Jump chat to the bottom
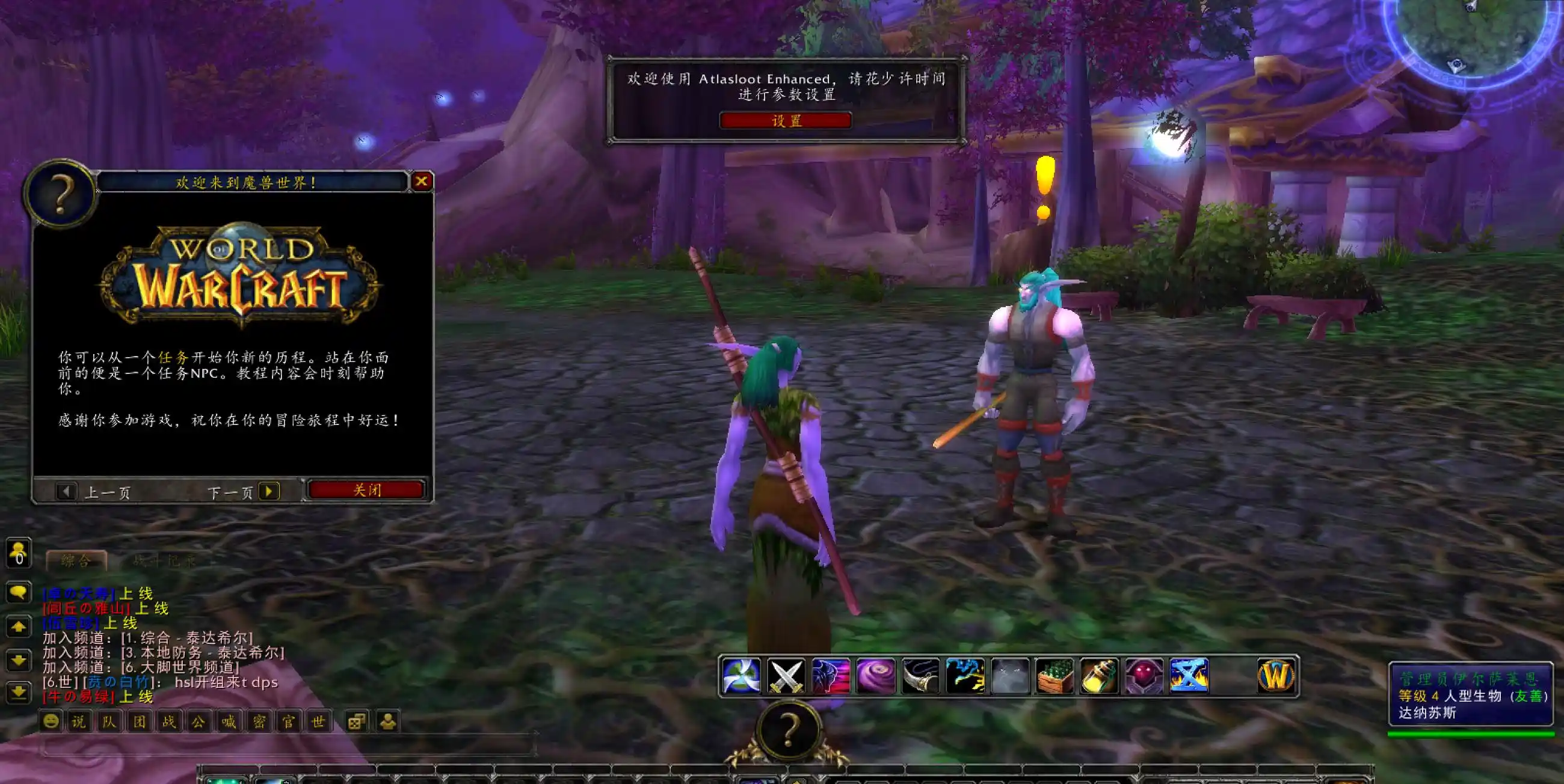Image resolution: width=1564 pixels, height=784 pixels. click(x=19, y=693)
